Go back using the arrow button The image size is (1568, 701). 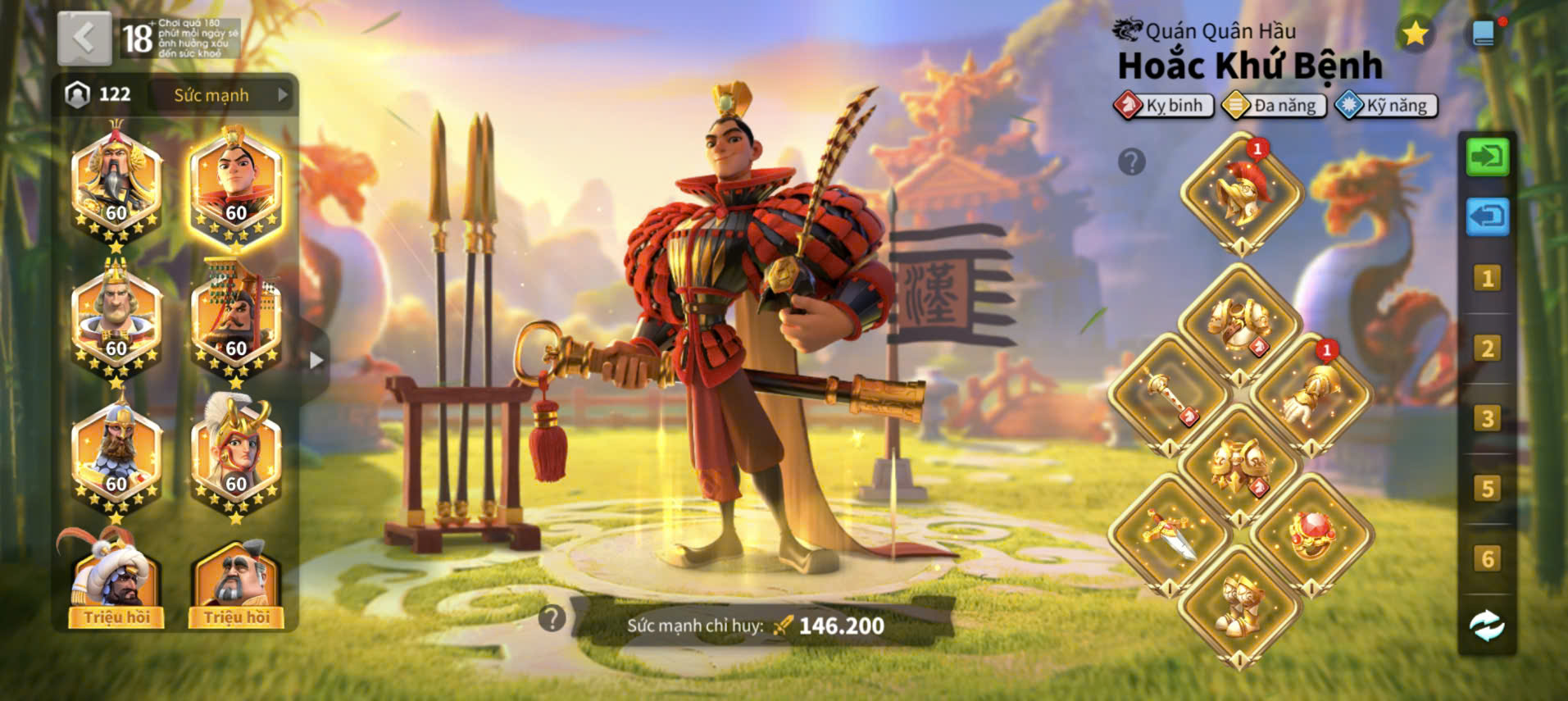(84, 39)
